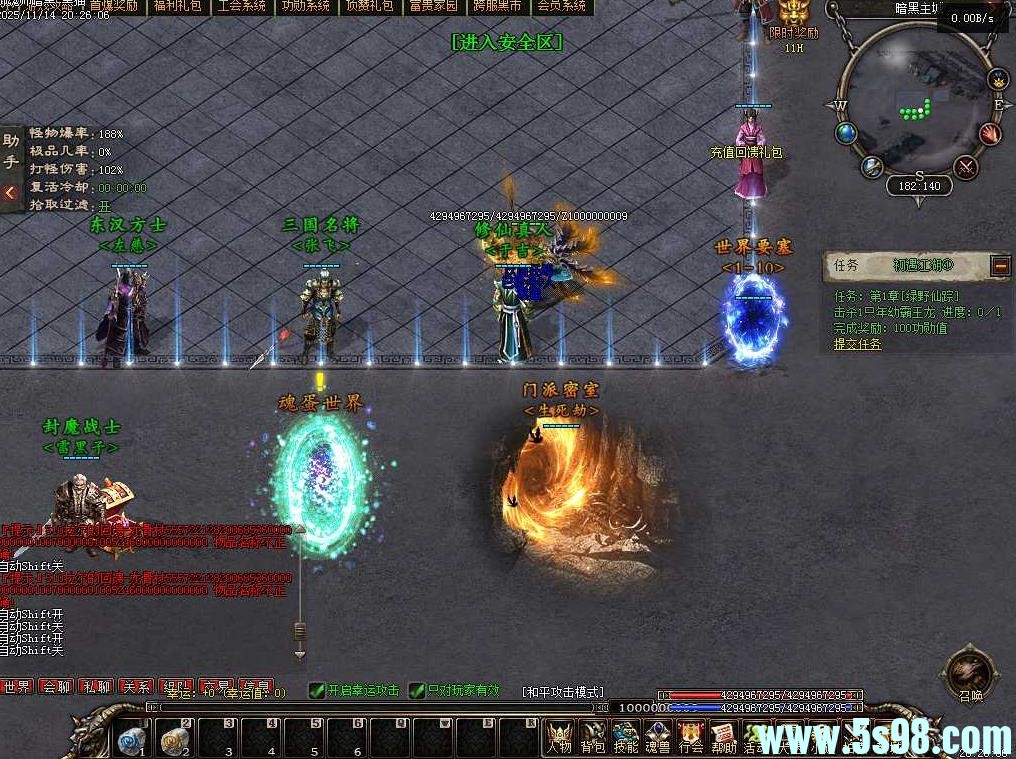The image size is (1016, 759).
Task: Switch to the 世界 world chat tab
Action: [x=17, y=687]
